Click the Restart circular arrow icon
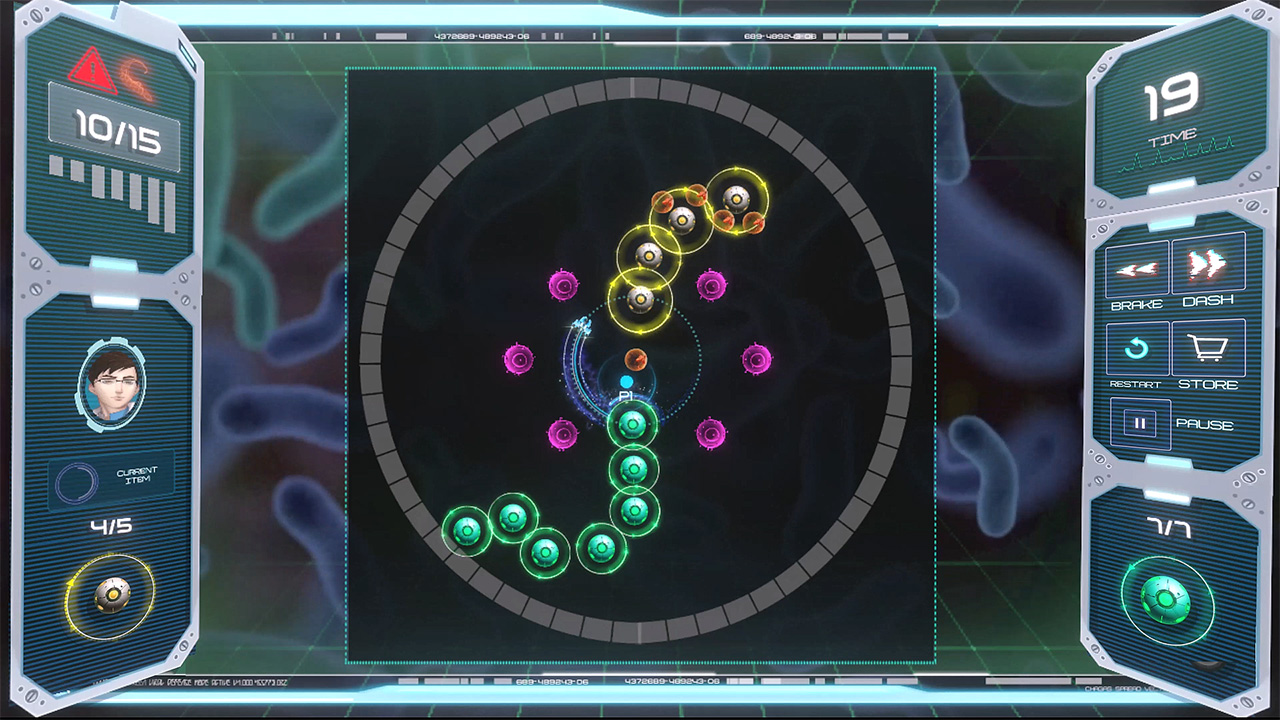 pyautogui.click(x=1137, y=347)
